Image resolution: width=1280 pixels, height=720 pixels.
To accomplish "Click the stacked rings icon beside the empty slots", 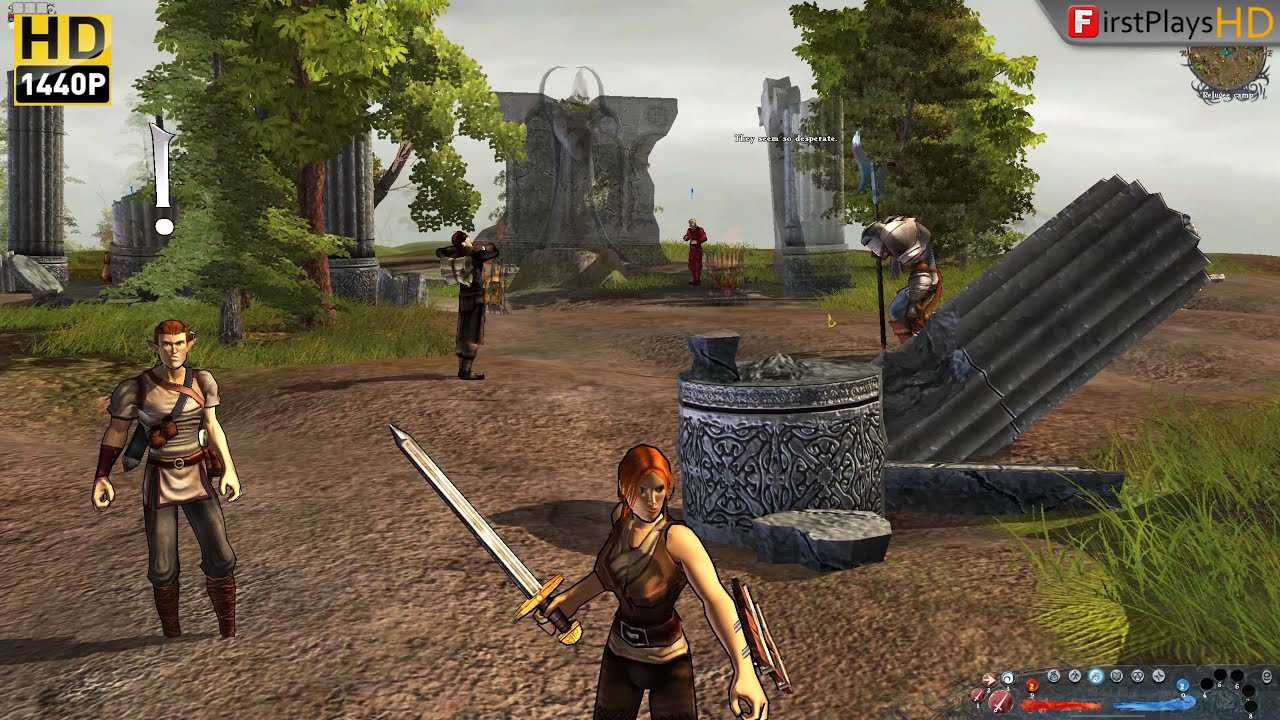I will coord(1267,676).
